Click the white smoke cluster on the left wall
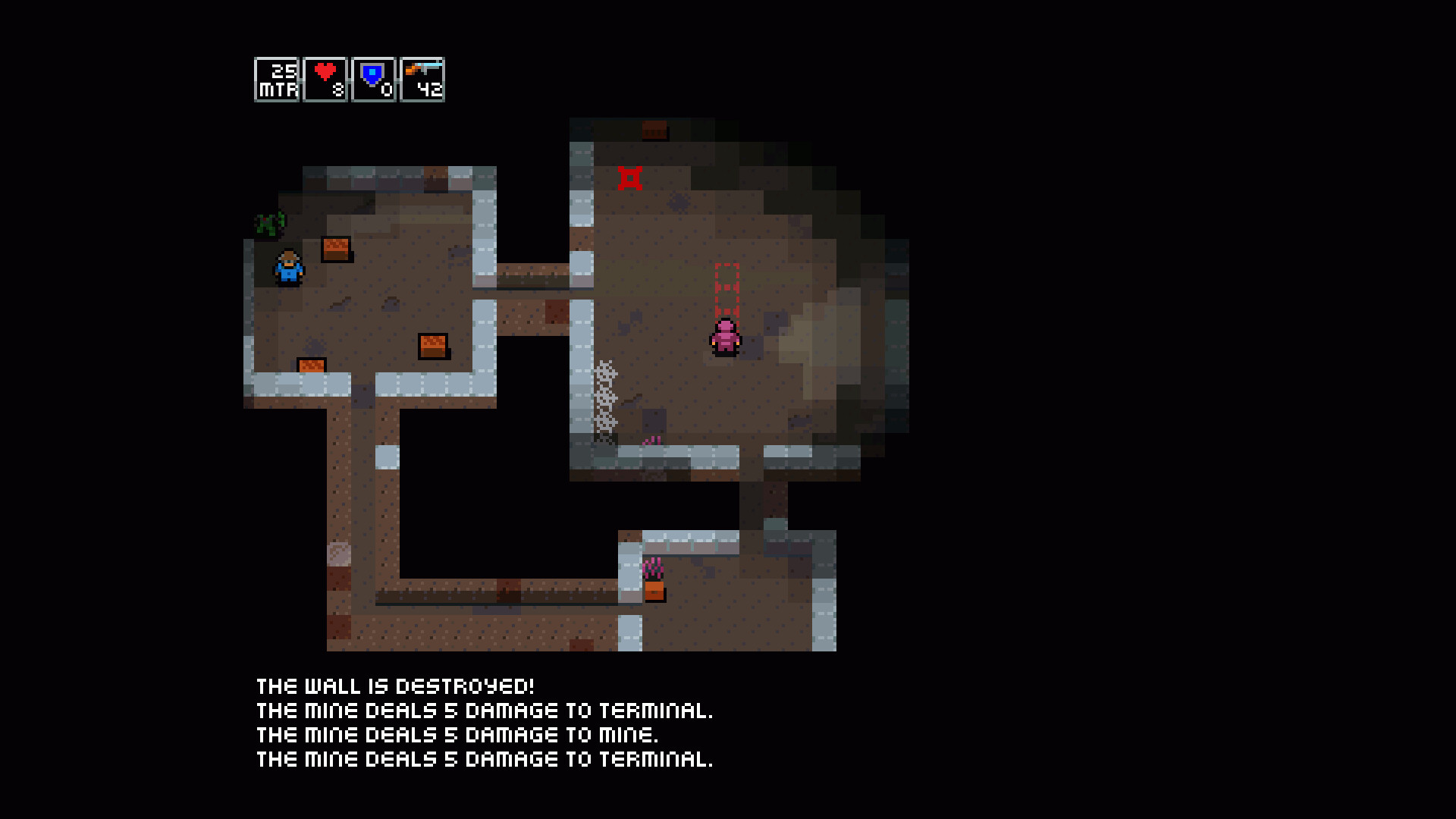 click(x=605, y=394)
